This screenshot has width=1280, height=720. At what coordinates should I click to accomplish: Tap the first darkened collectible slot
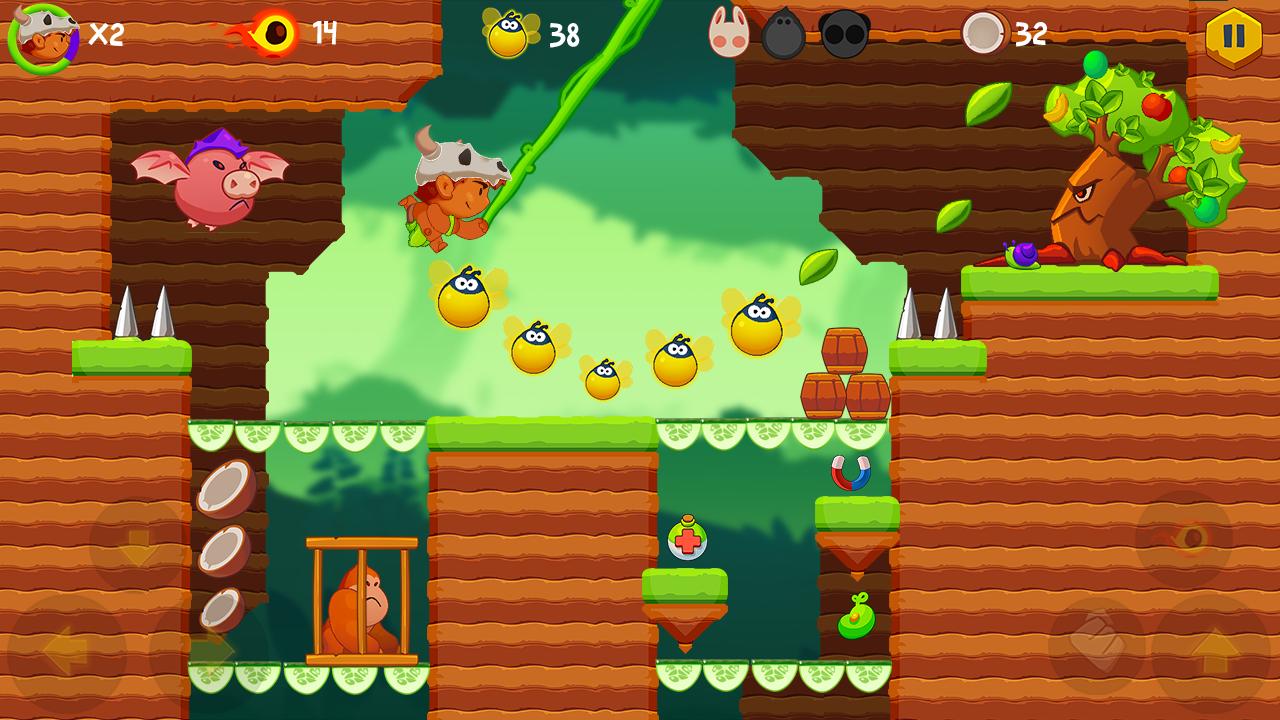click(x=783, y=31)
